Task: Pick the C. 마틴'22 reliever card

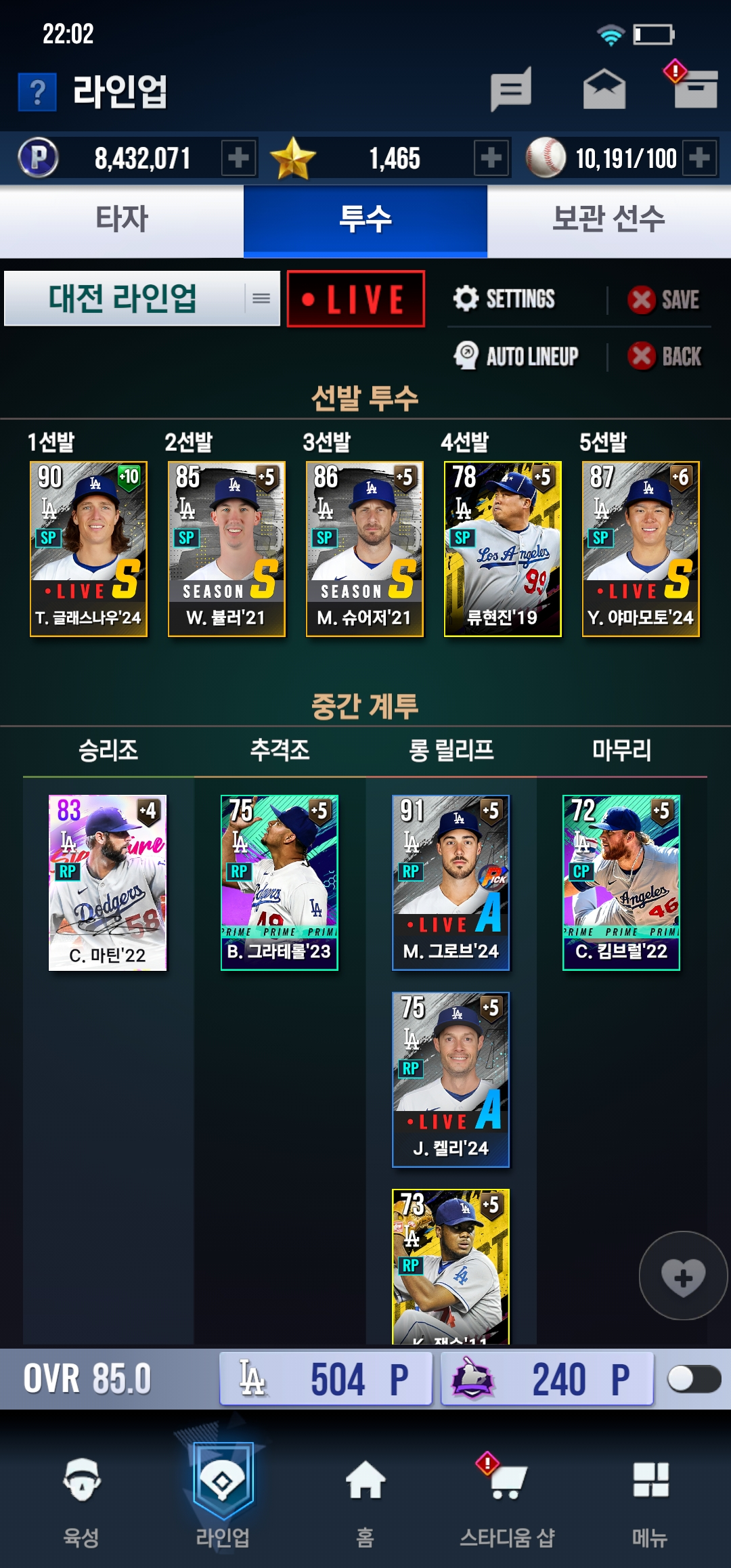Action: (x=108, y=882)
